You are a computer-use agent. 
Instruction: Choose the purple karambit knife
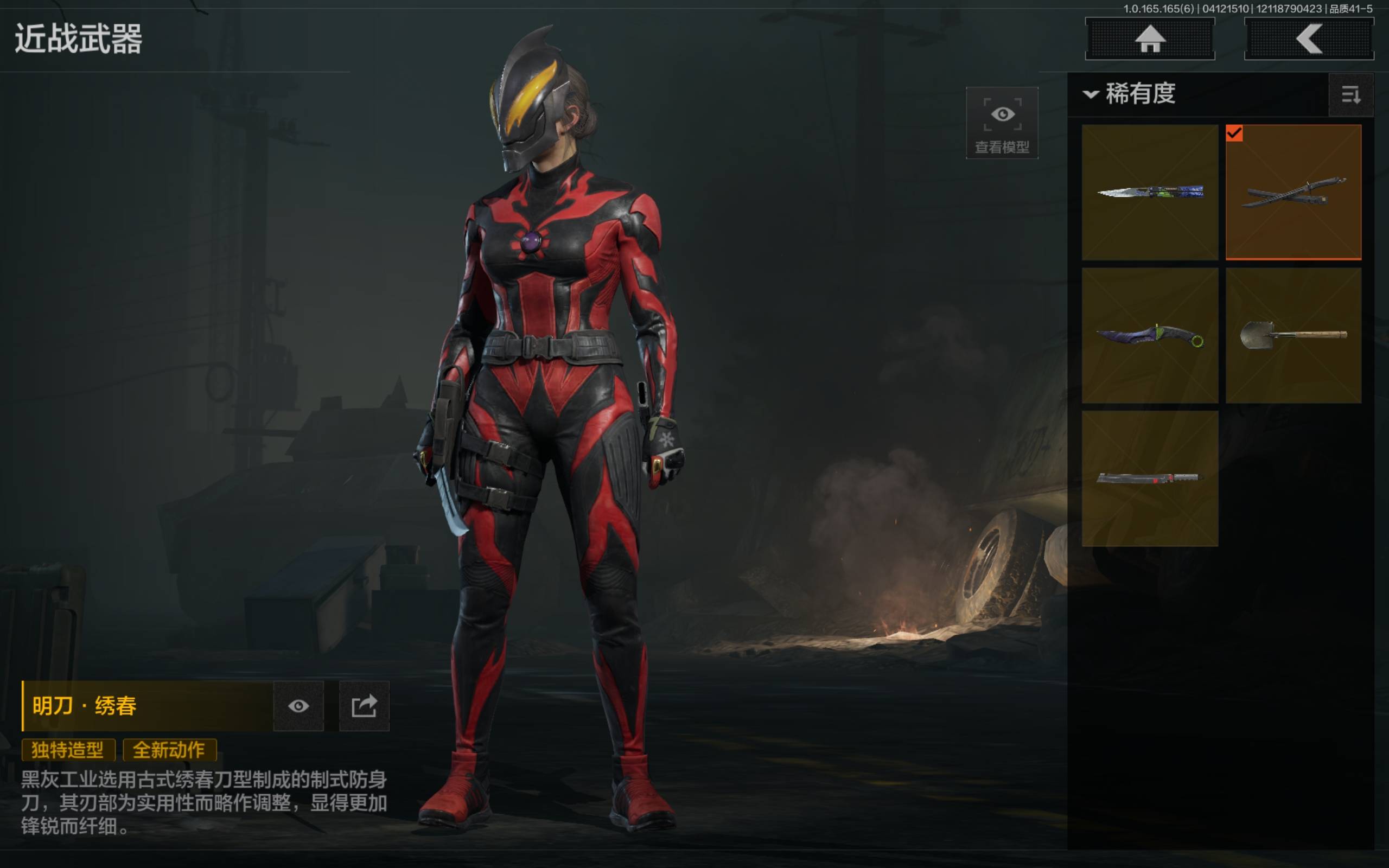point(1150,335)
